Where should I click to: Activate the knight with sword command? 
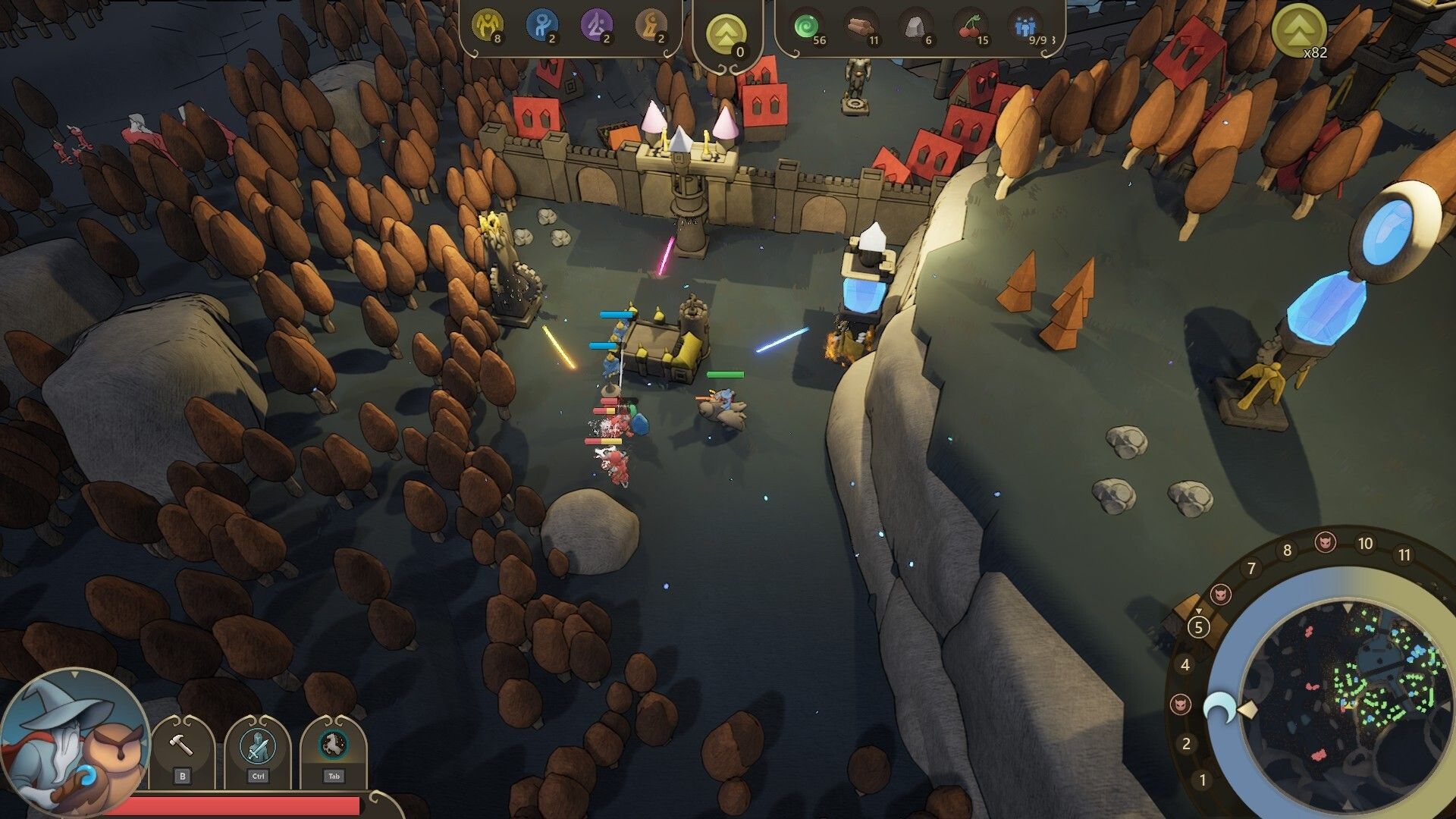coord(258,747)
